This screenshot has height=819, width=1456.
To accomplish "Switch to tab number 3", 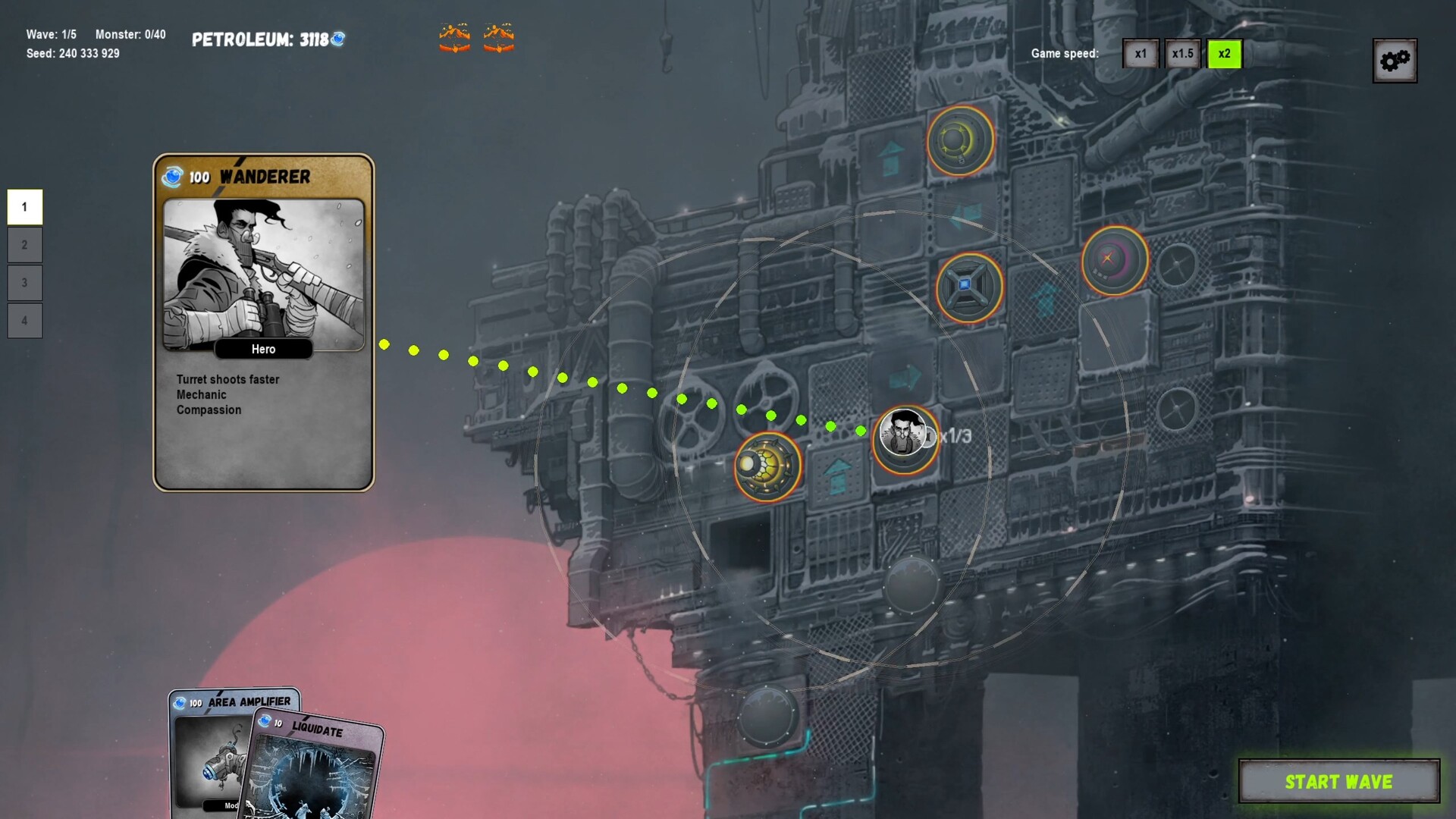I will click(25, 283).
